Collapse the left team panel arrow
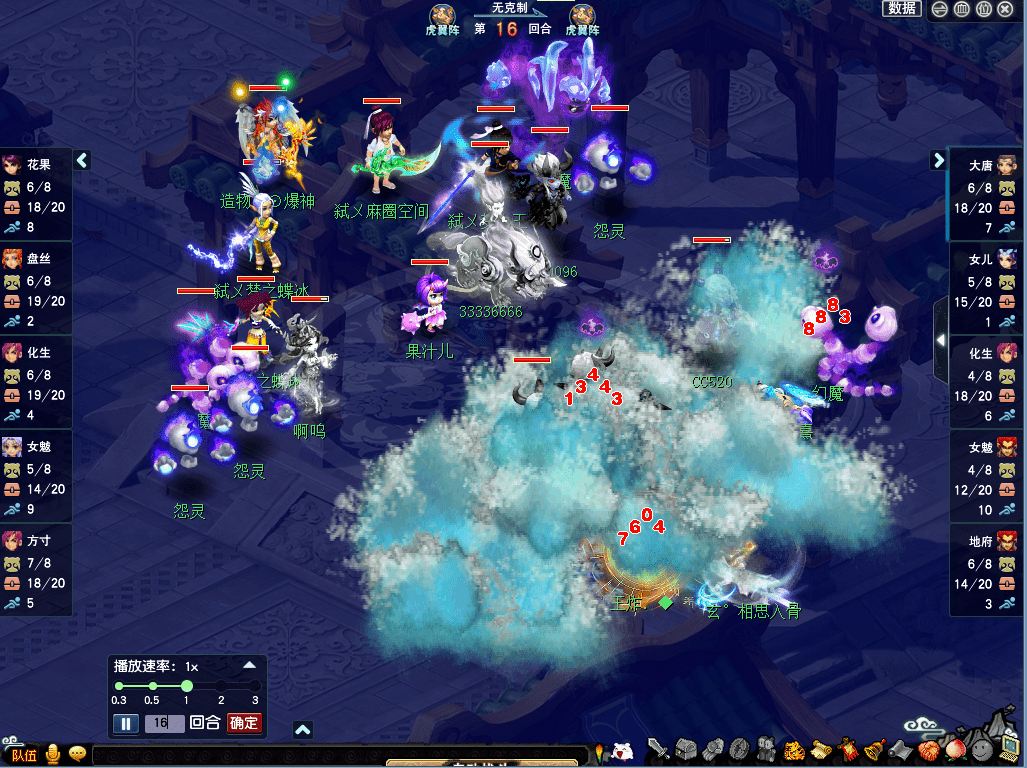The height and width of the screenshot is (768, 1027). click(x=83, y=160)
